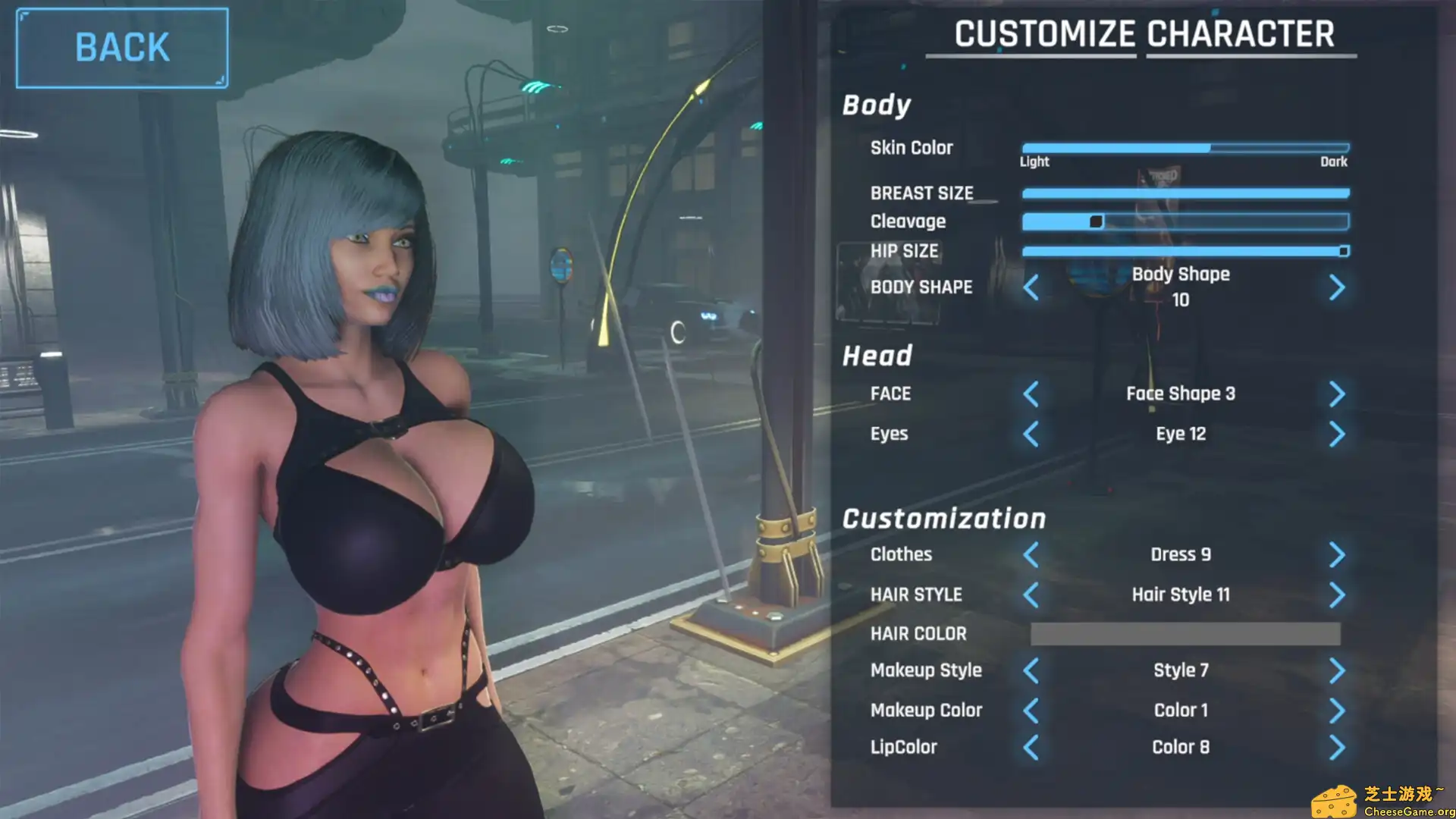Select previous Hair Style

pos(1031,595)
